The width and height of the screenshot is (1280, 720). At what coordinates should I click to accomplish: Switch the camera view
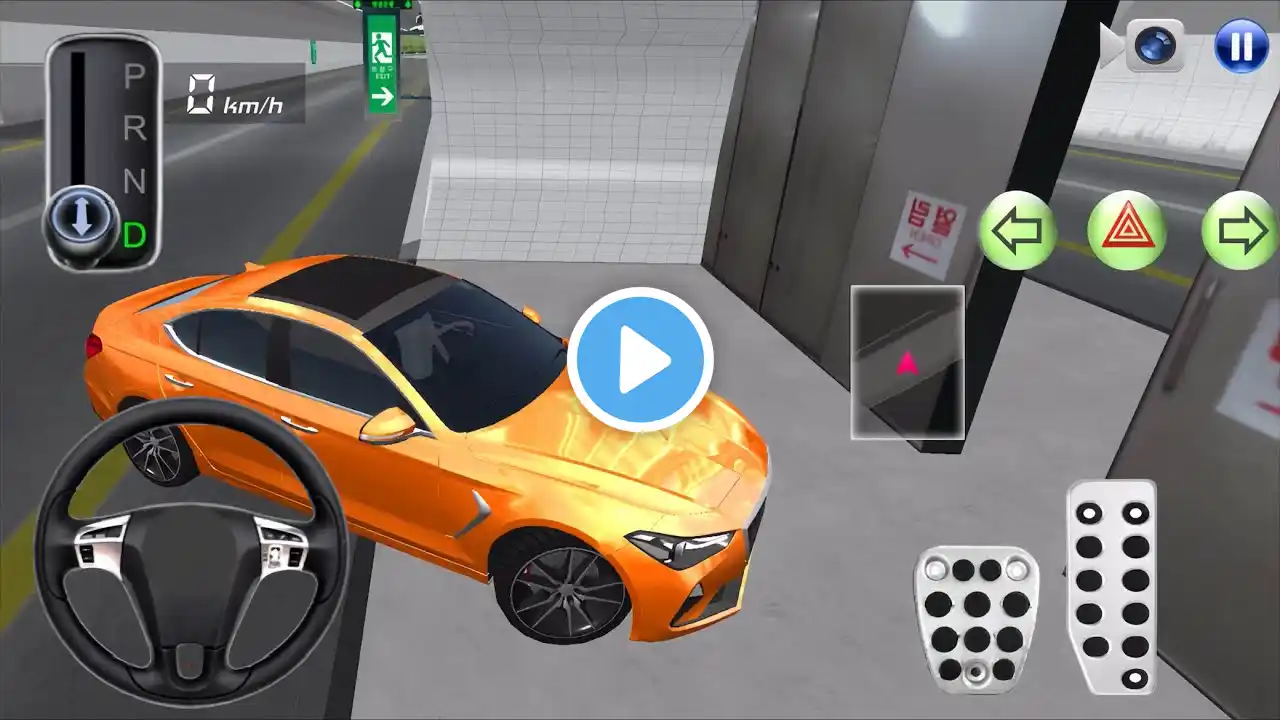(x=1153, y=46)
